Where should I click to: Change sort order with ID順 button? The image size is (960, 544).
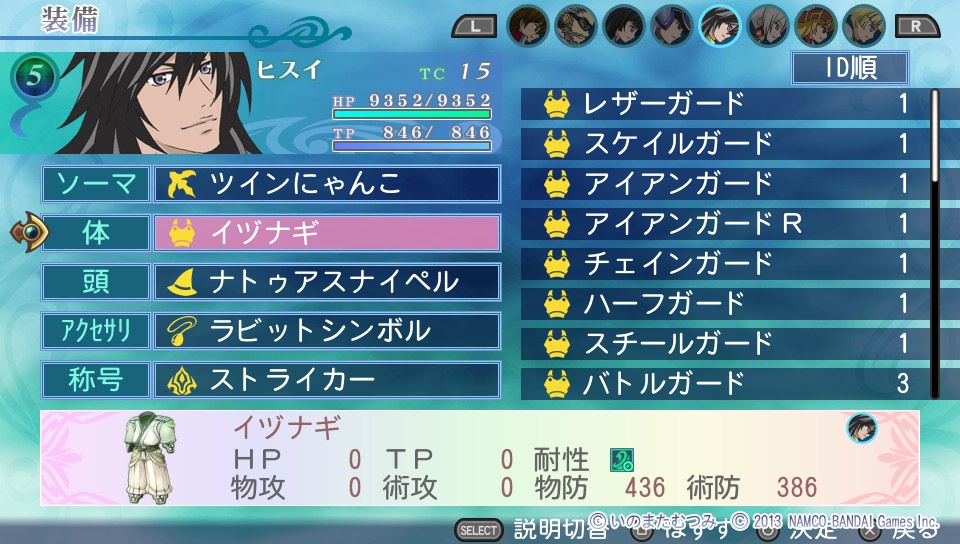pyautogui.click(x=849, y=68)
